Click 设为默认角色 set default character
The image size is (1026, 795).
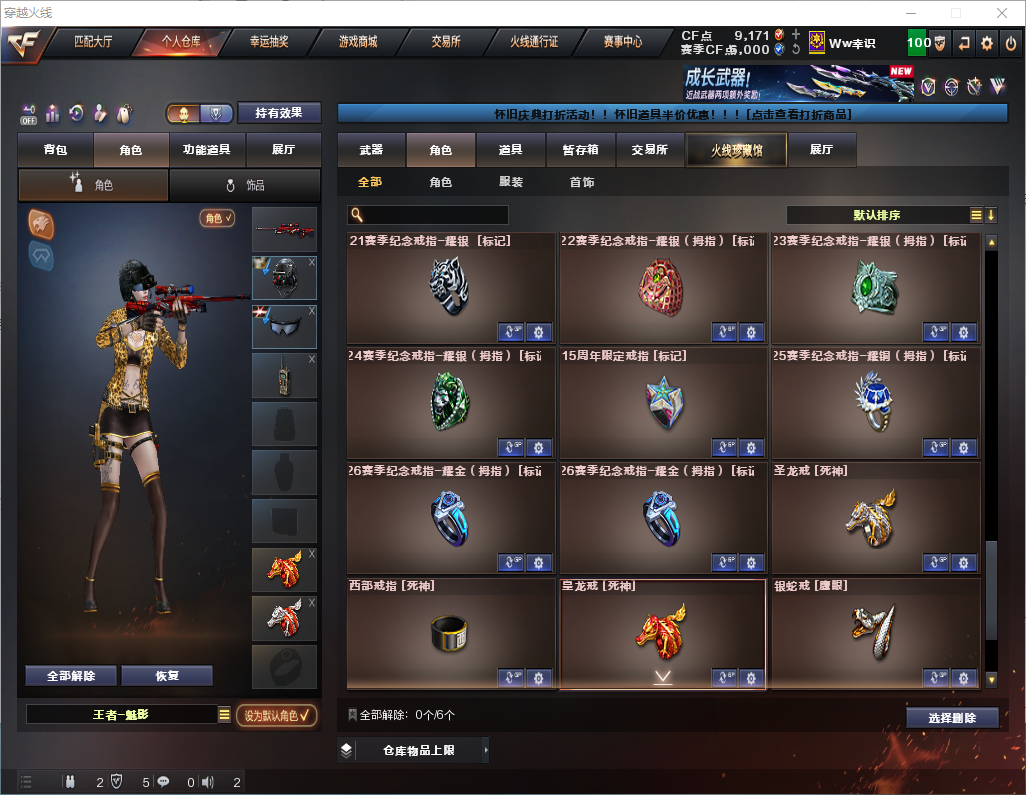click(x=276, y=715)
